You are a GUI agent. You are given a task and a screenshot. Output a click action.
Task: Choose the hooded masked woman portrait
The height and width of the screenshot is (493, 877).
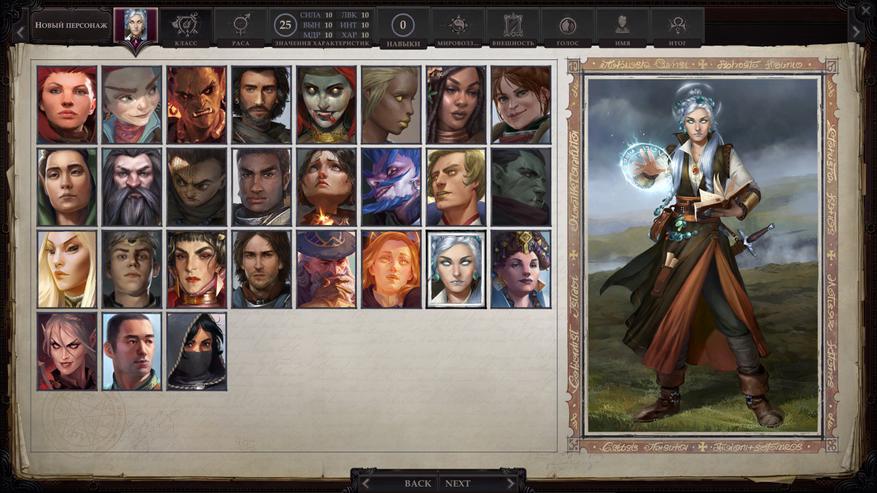[x=197, y=351]
